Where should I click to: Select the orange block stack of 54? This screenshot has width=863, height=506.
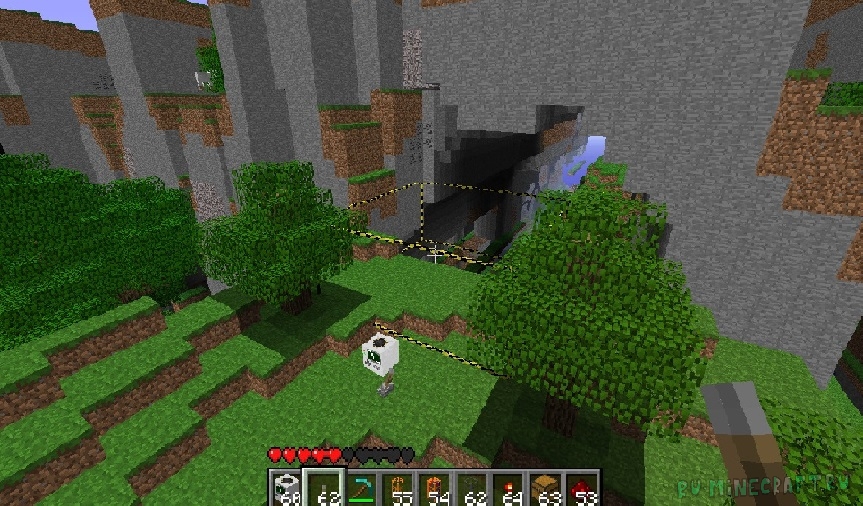tap(435, 488)
